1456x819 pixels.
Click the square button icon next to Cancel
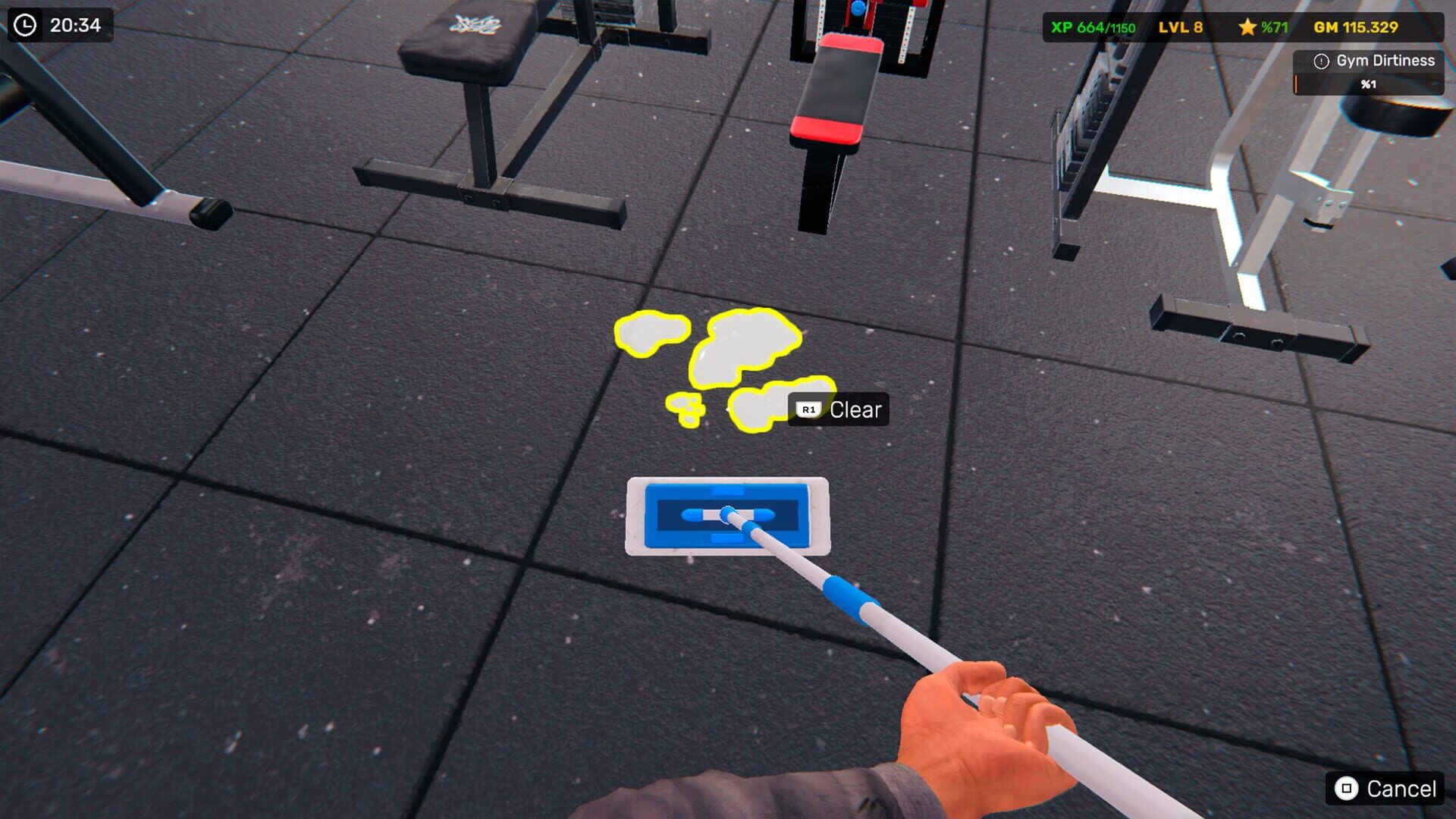[x=1346, y=789]
